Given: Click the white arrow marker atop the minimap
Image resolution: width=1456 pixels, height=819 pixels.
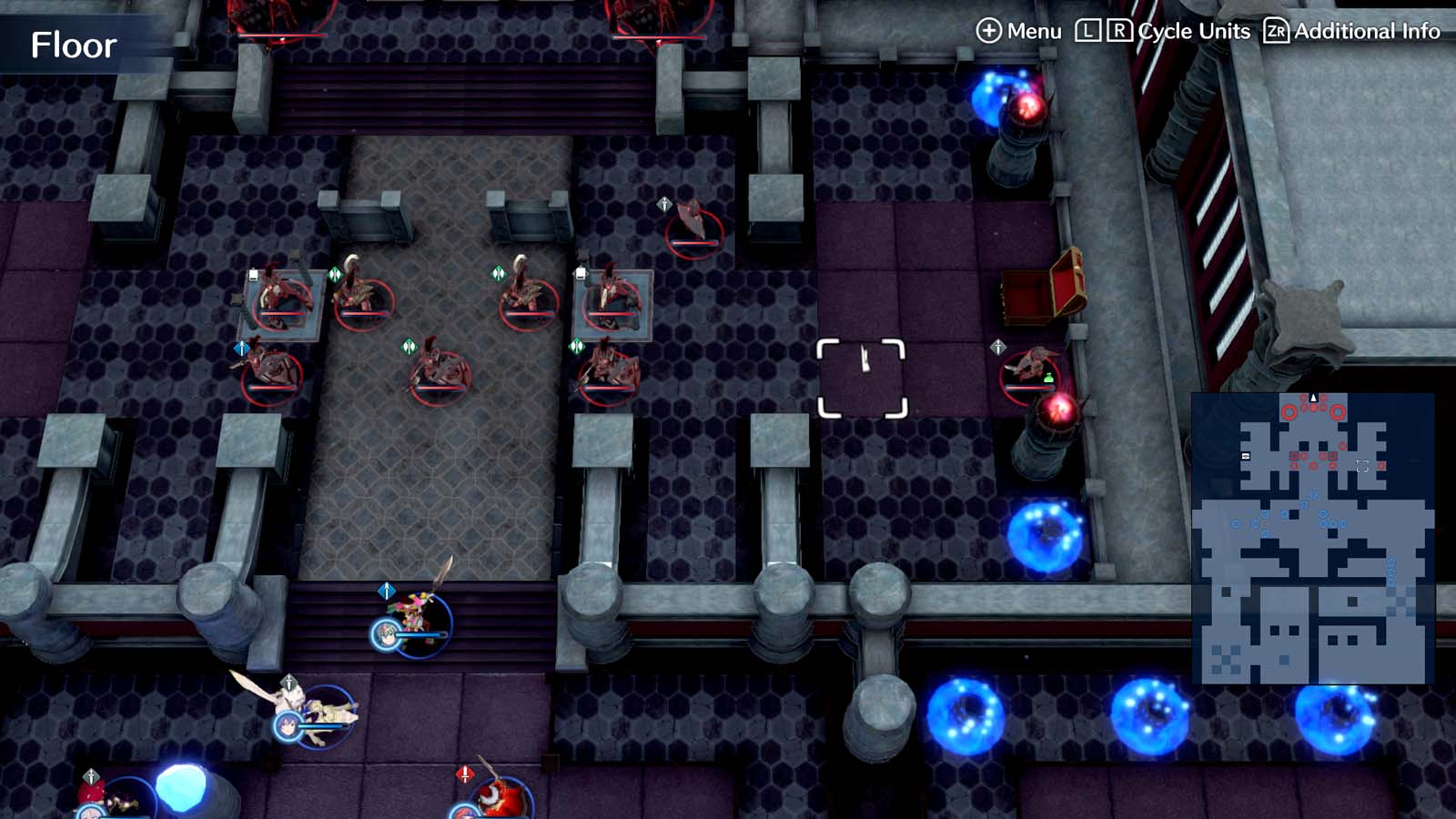Looking at the screenshot, I should tap(1313, 397).
